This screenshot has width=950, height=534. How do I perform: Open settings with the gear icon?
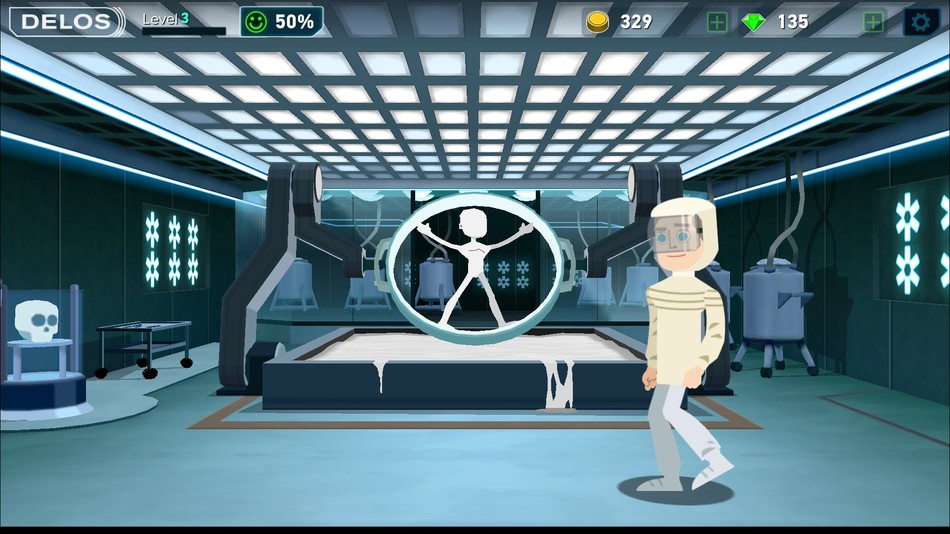[921, 22]
